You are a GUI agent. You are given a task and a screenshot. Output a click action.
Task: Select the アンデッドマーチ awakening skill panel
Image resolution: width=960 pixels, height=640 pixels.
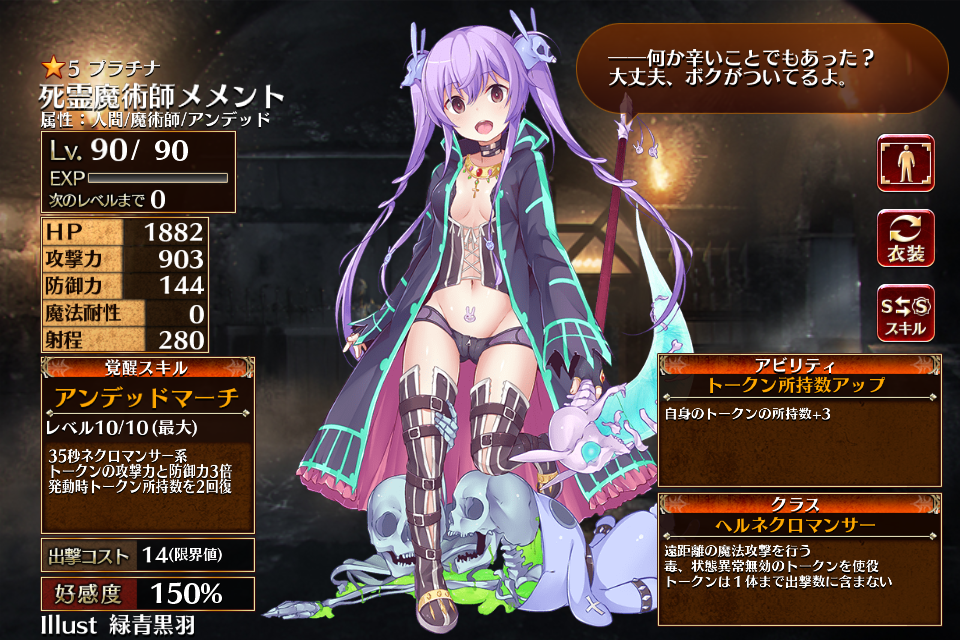tap(148, 397)
